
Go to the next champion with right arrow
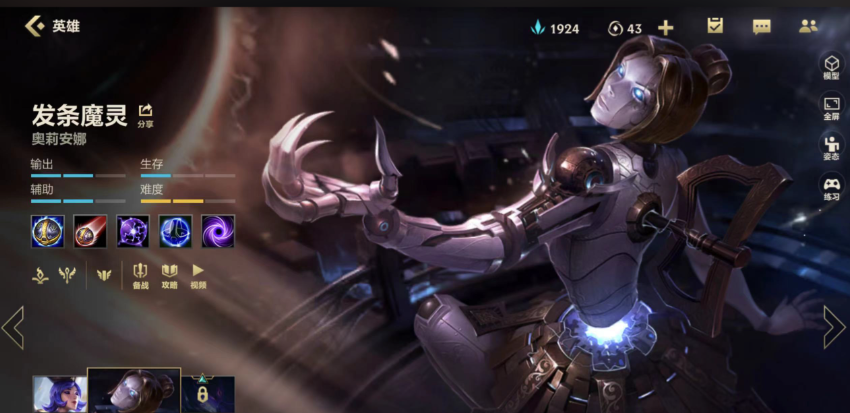point(833,327)
